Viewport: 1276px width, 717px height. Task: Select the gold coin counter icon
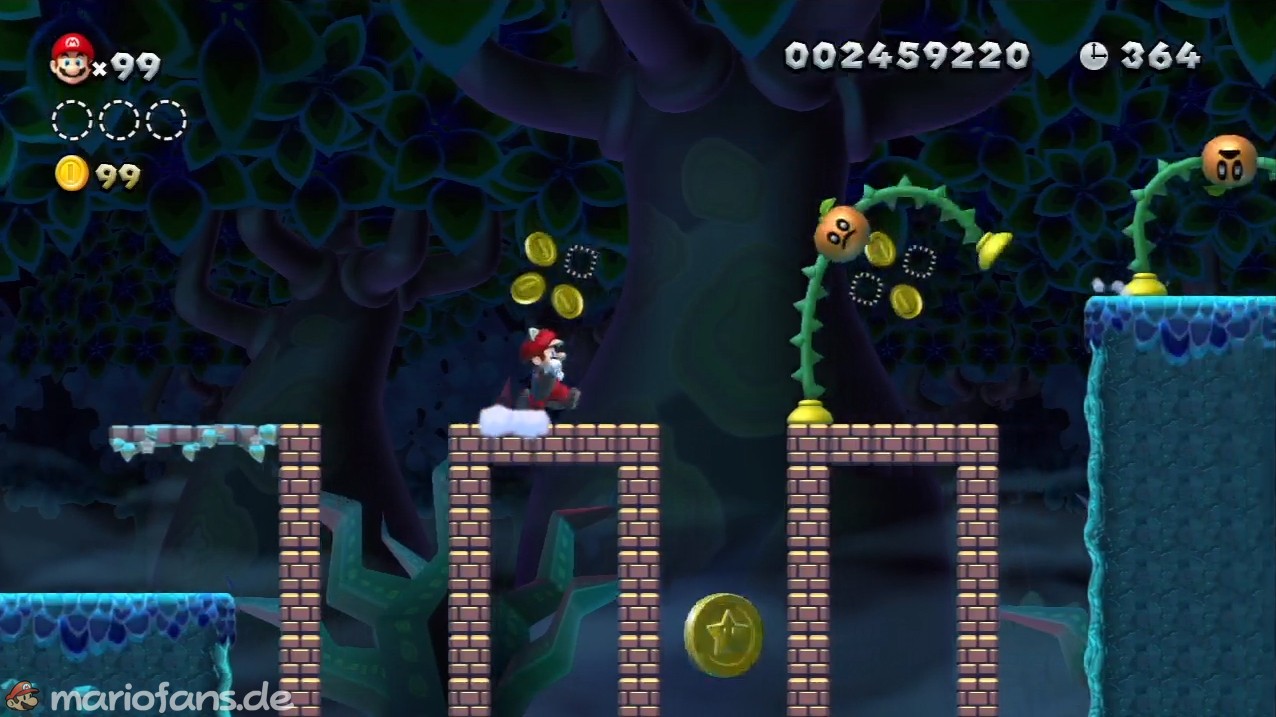click(x=72, y=174)
